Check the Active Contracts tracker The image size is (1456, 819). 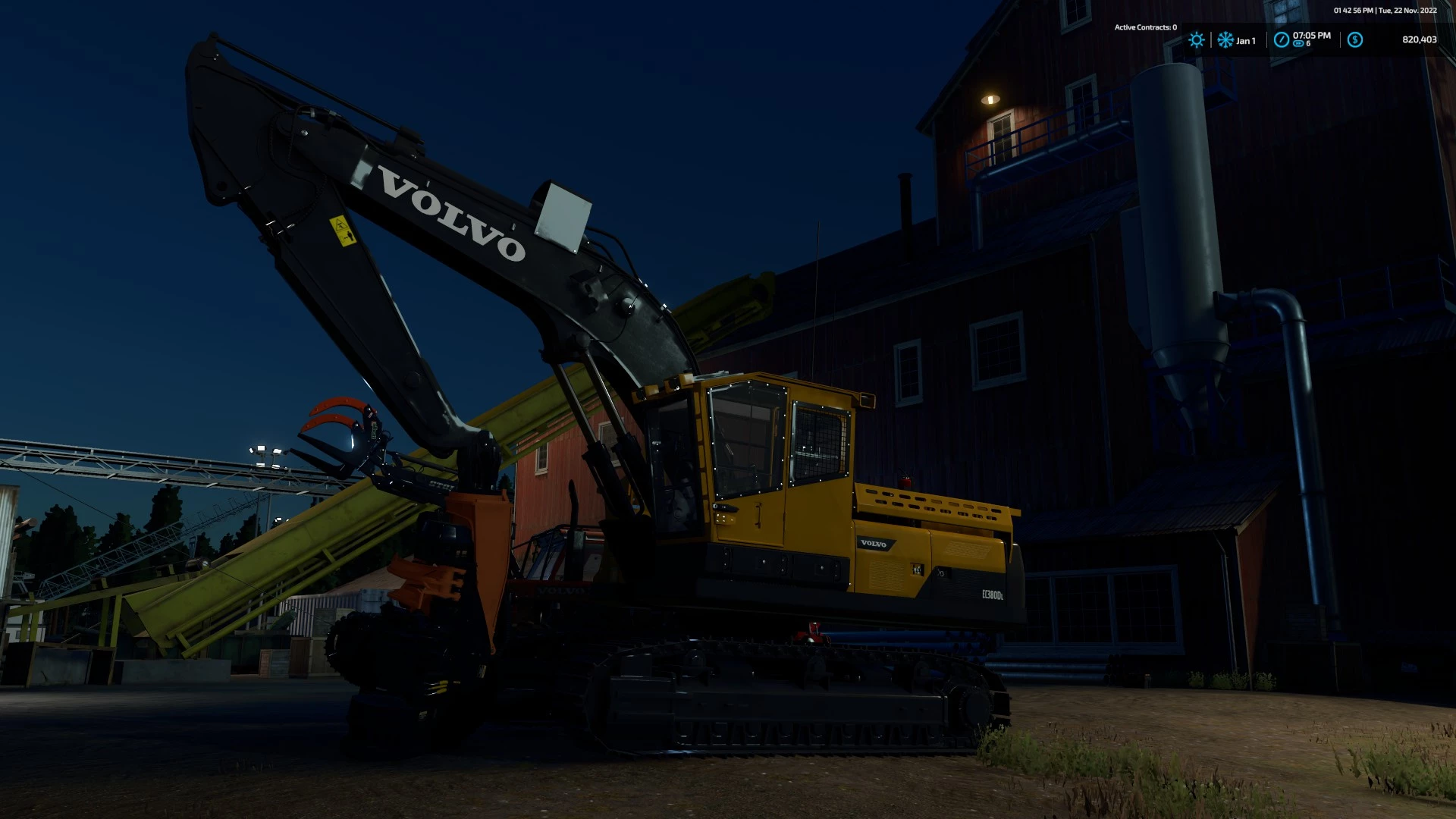1145,27
